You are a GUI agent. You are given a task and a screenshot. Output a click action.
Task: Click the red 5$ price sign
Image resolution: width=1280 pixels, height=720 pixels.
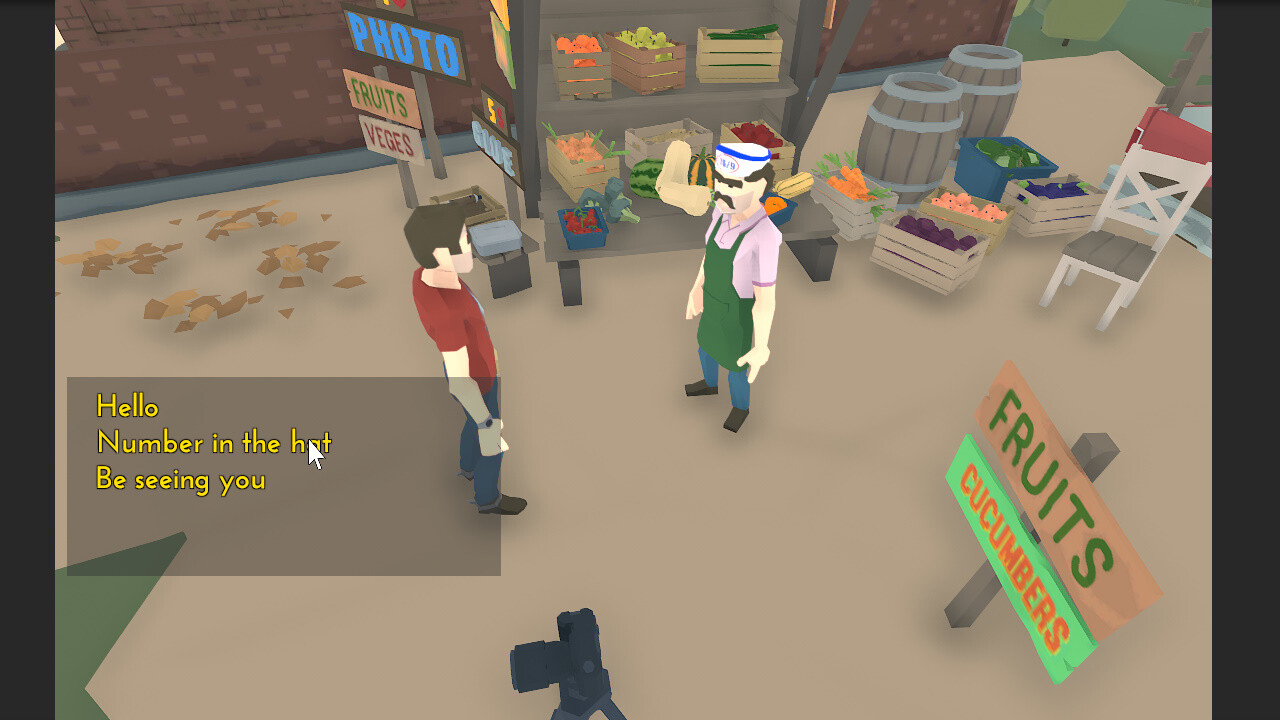click(496, 114)
